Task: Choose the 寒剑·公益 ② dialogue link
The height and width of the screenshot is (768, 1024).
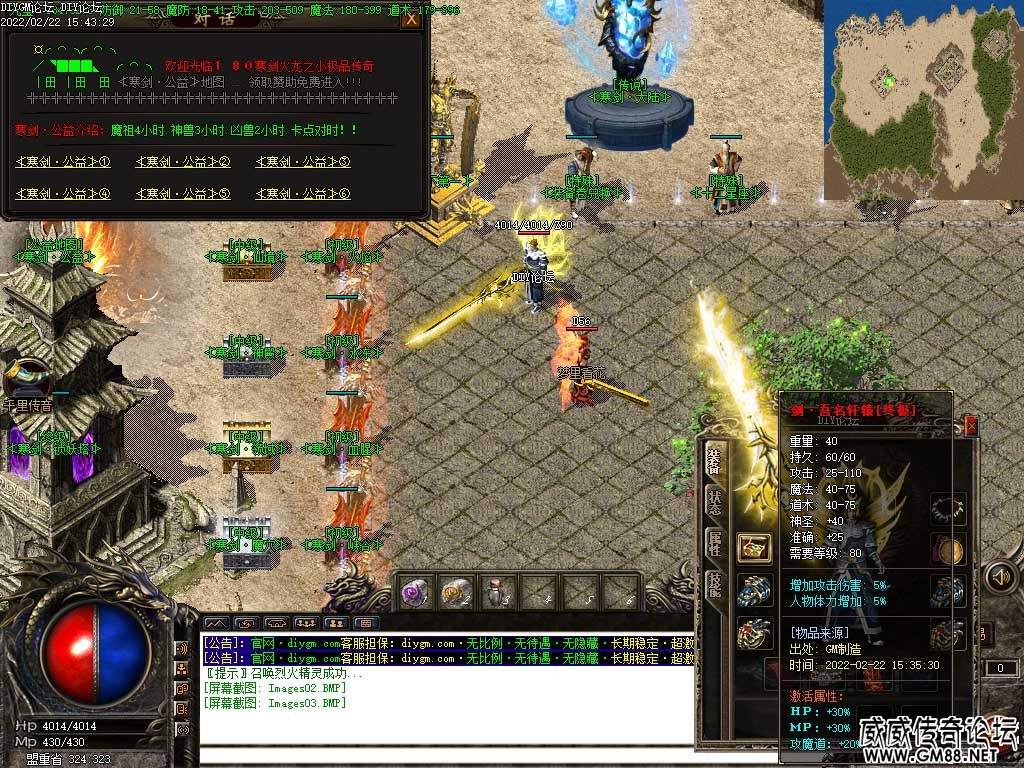Action: point(183,162)
